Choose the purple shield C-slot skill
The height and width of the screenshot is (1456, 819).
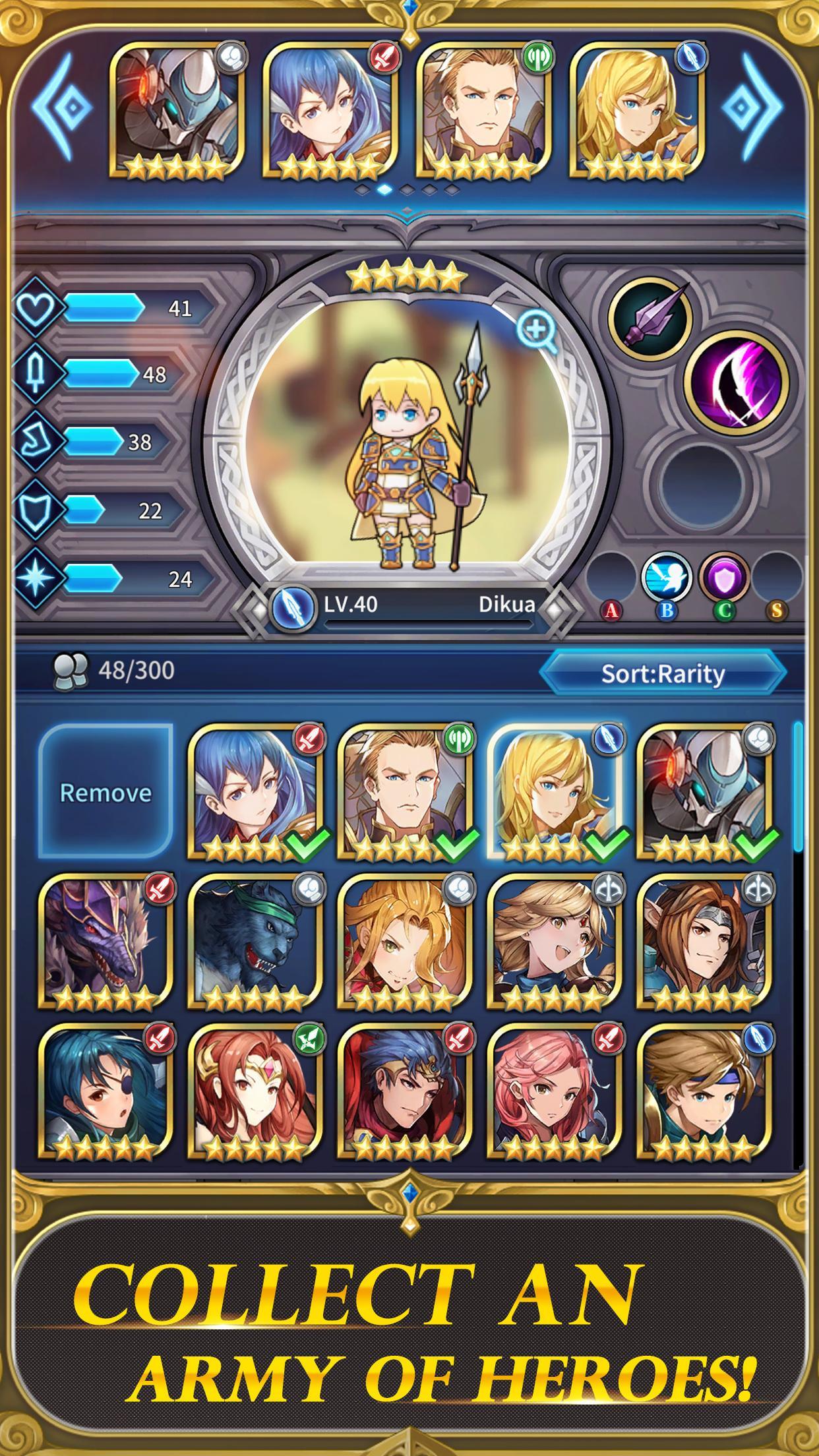click(x=724, y=578)
